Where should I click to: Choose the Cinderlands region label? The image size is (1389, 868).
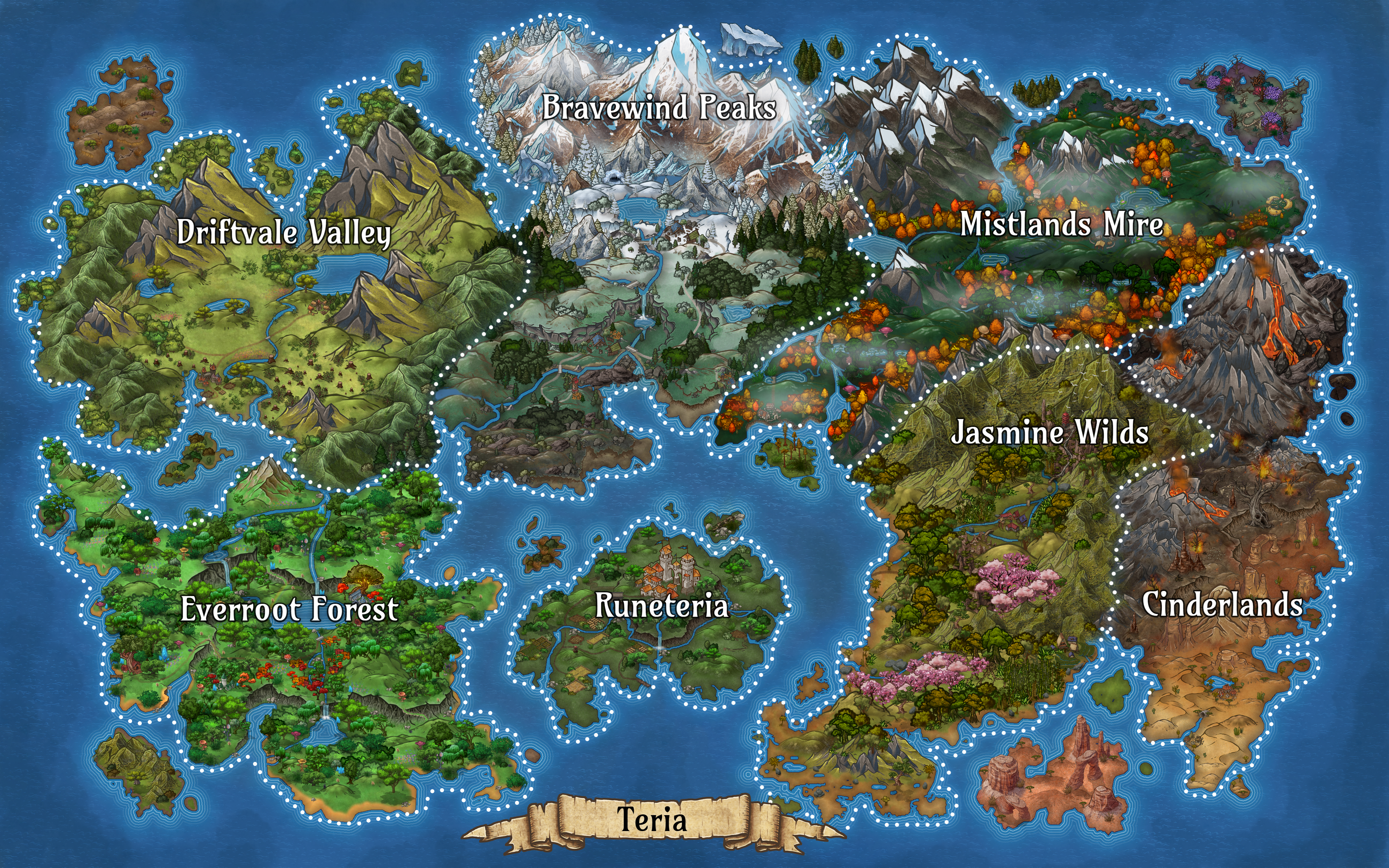click(x=1222, y=605)
